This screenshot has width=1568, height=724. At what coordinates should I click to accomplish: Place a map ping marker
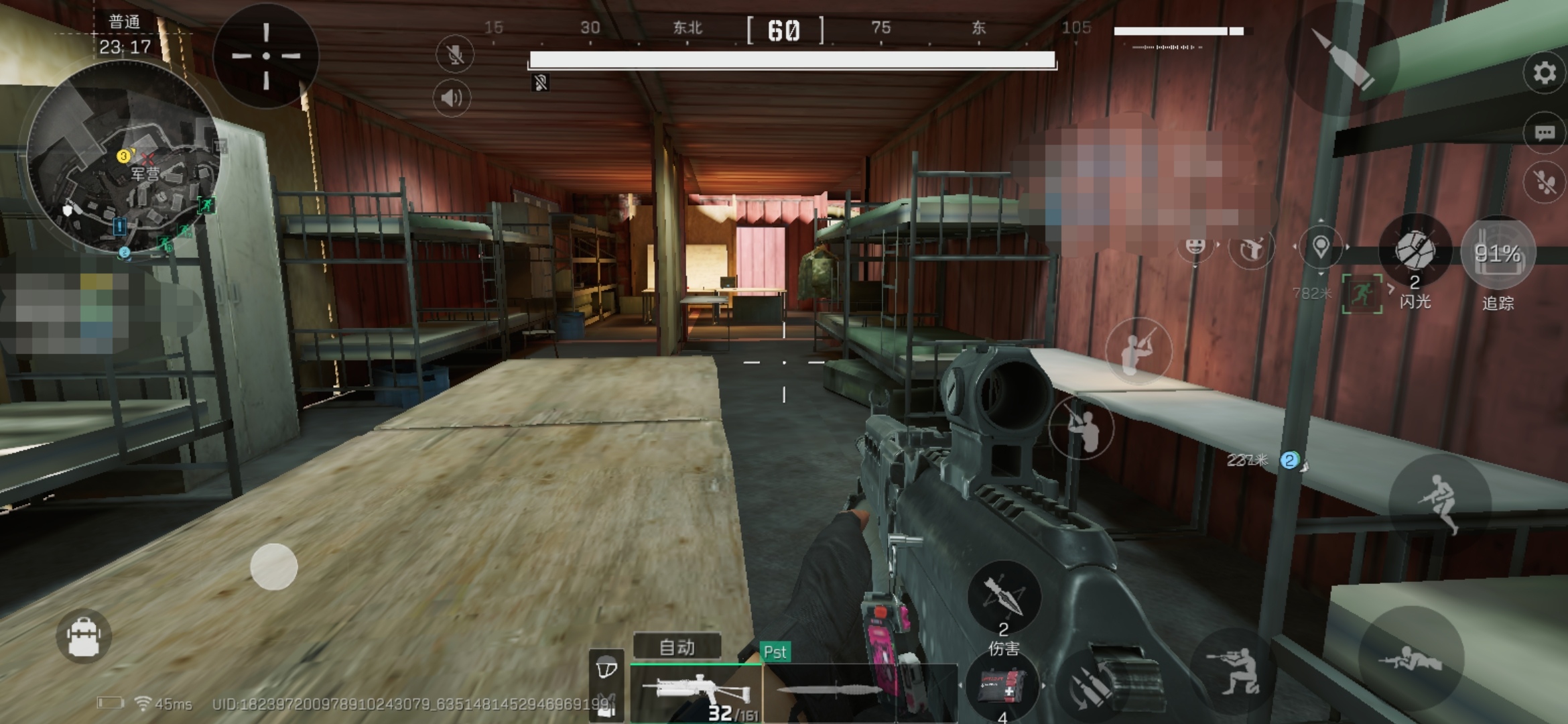pos(1320,247)
